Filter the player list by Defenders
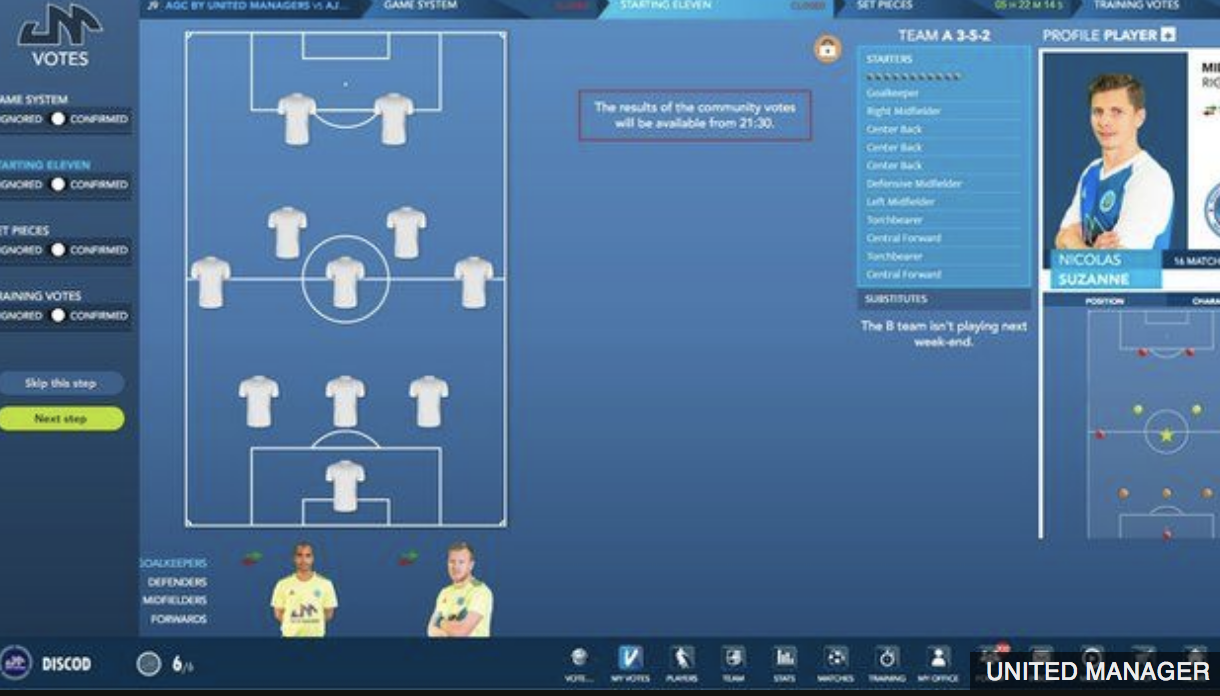This screenshot has width=1220, height=696. pos(177,582)
